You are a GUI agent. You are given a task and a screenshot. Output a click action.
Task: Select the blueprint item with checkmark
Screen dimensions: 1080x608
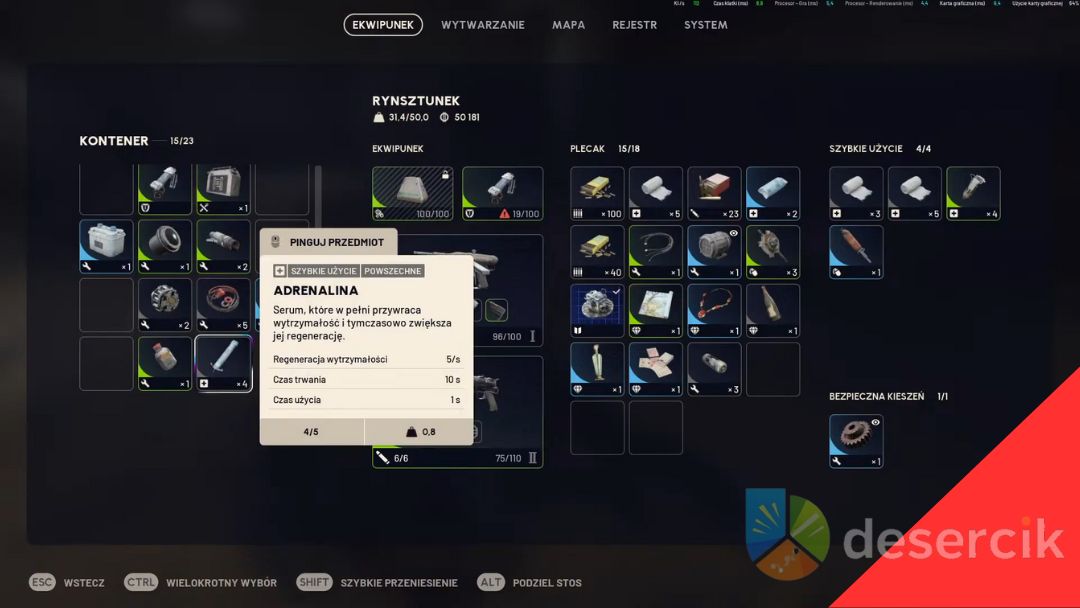coord(597,310)
